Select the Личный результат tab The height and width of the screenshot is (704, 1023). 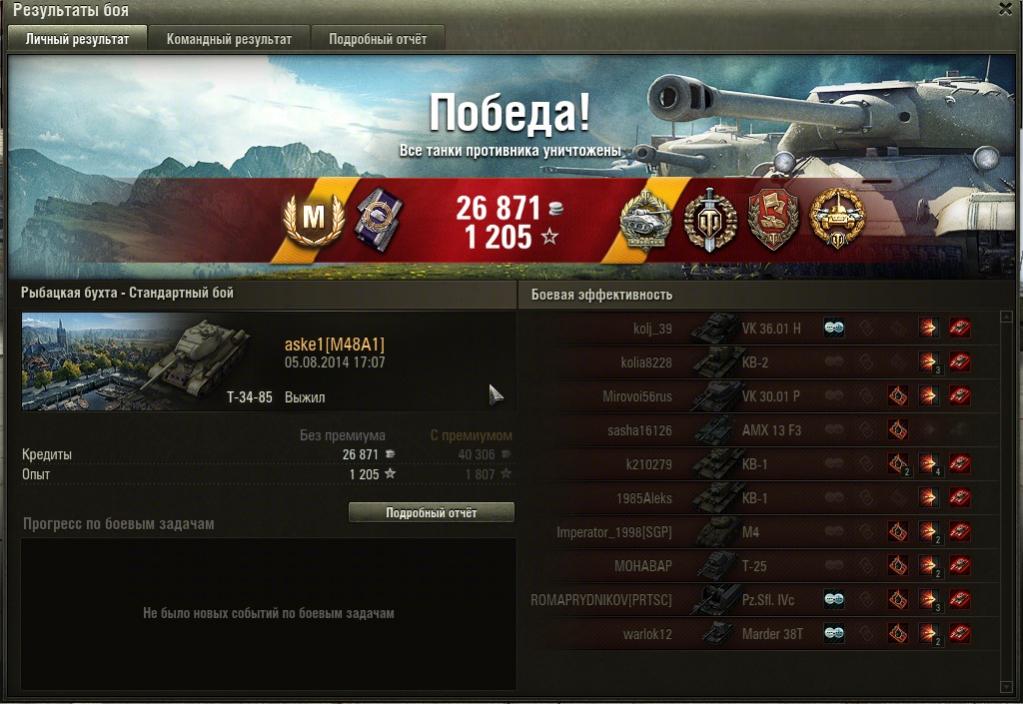77,39
